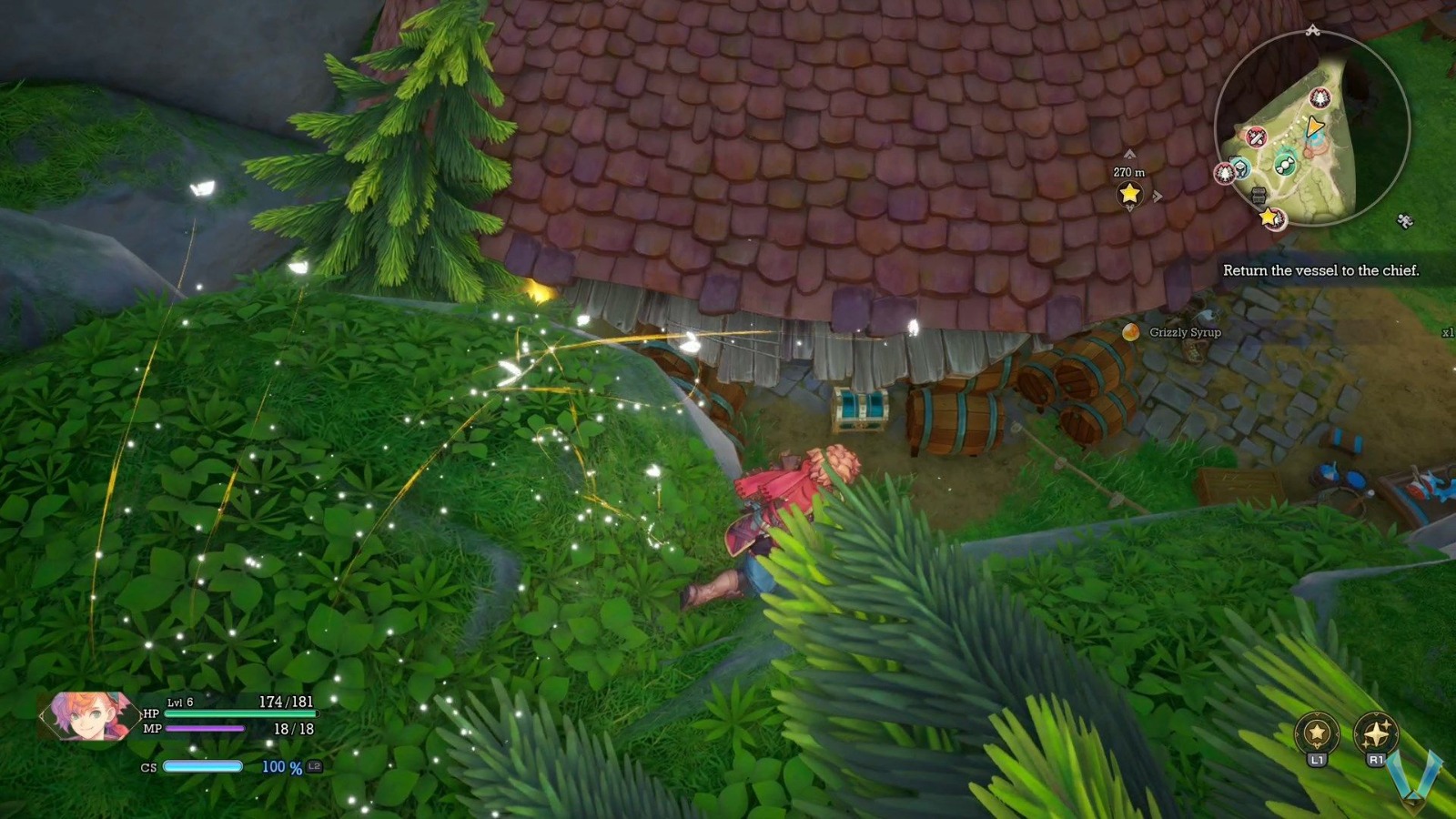The image size is (1456, 819).
Task: Select the pine tree monster marker on the minimap
Action: [1319, 97]
